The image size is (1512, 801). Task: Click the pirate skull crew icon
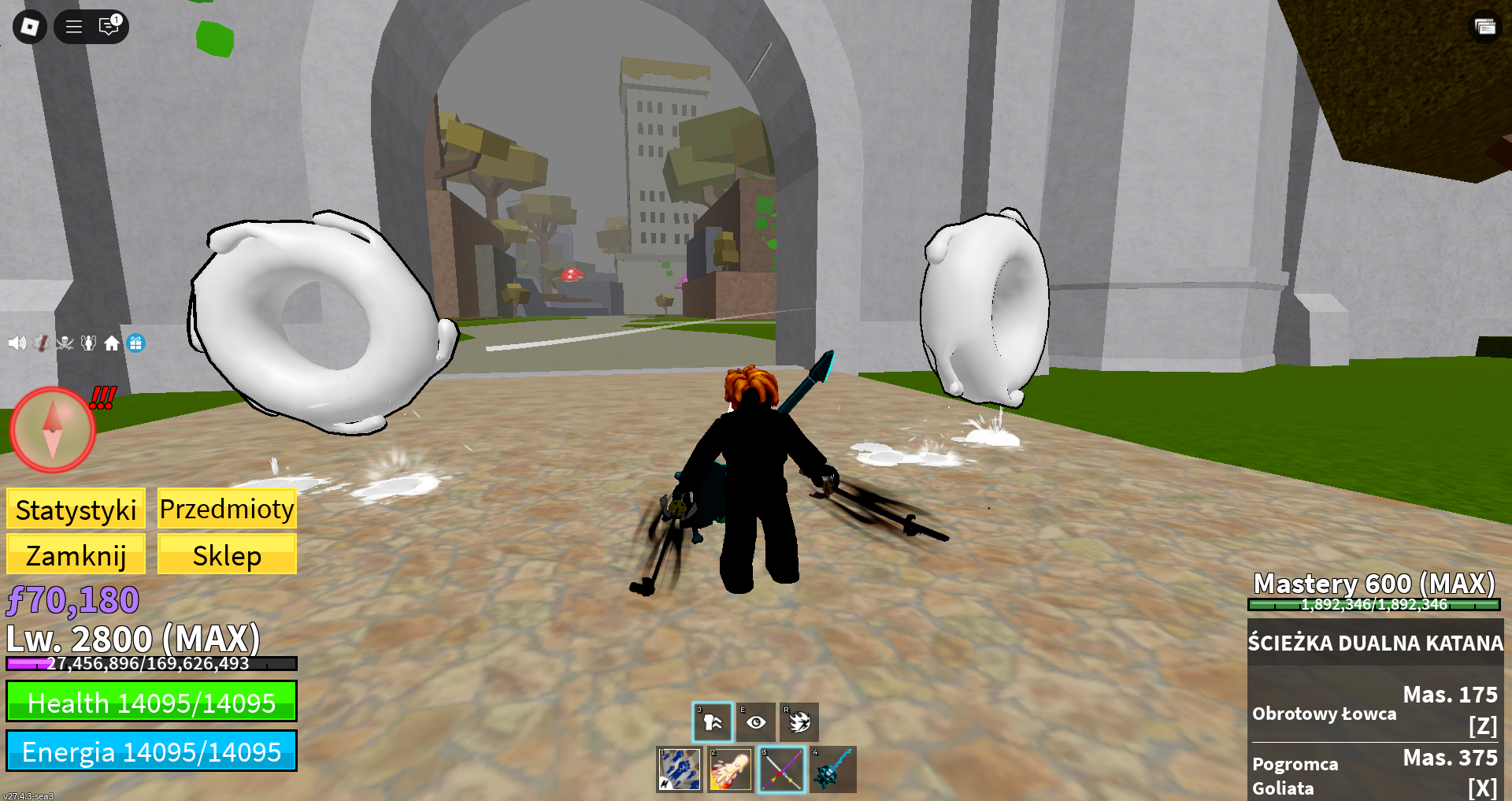tap(65, 343)
